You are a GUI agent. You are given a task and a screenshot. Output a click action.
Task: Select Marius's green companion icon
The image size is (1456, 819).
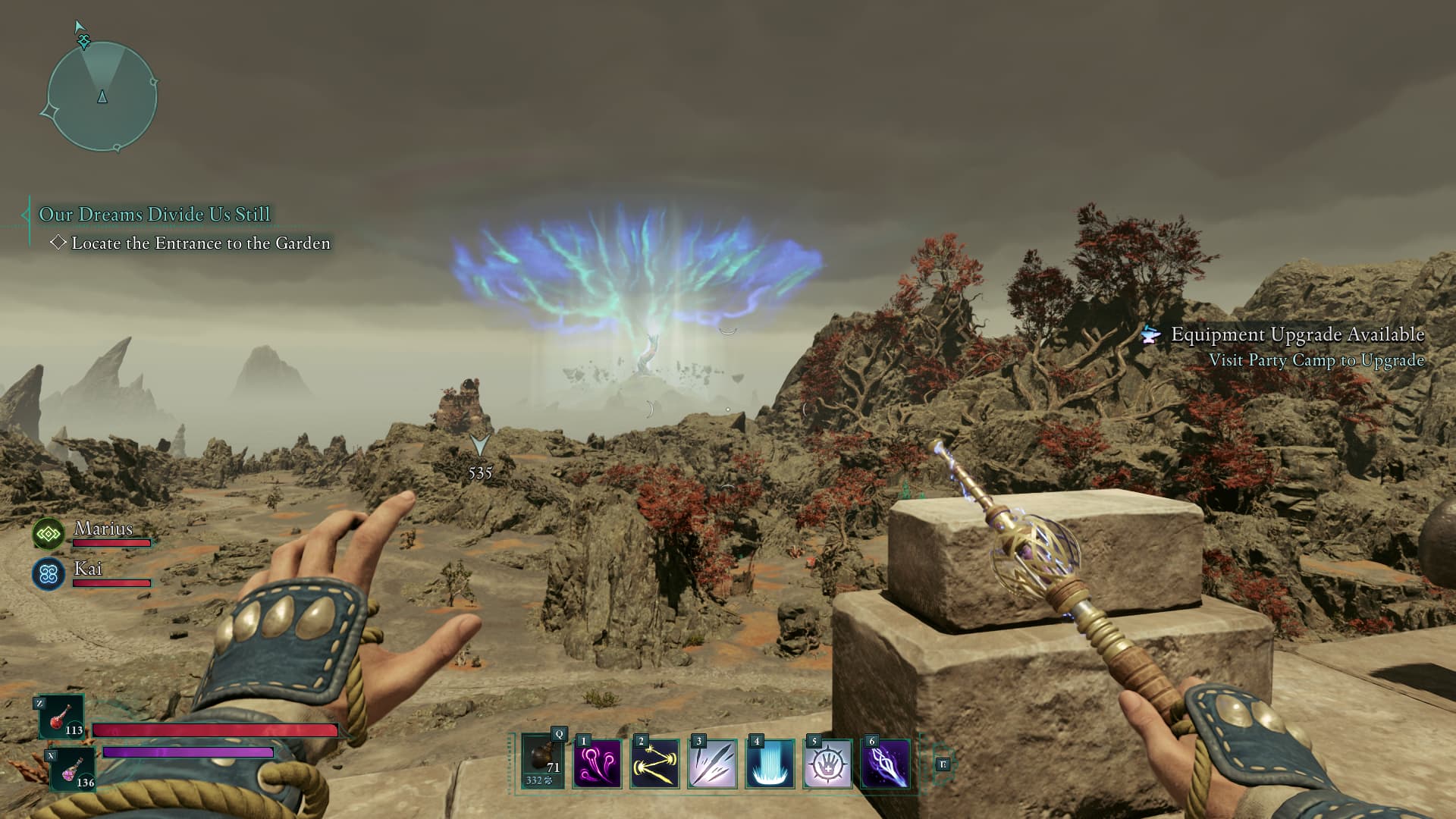click(x=49, y=534)
